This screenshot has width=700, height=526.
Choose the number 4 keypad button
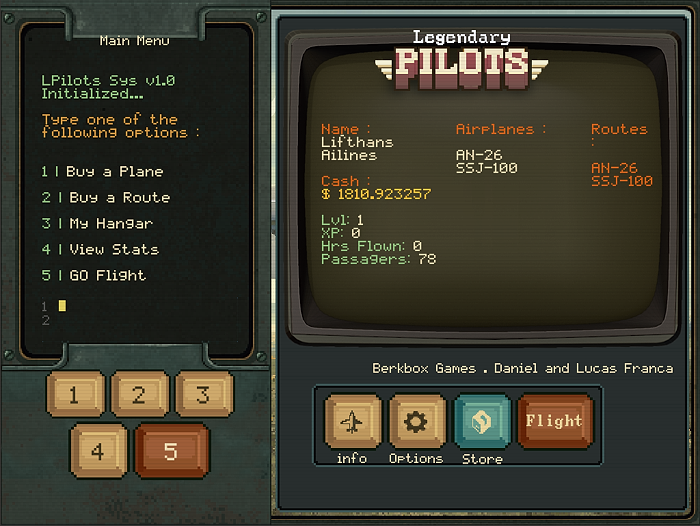point(98,450)
